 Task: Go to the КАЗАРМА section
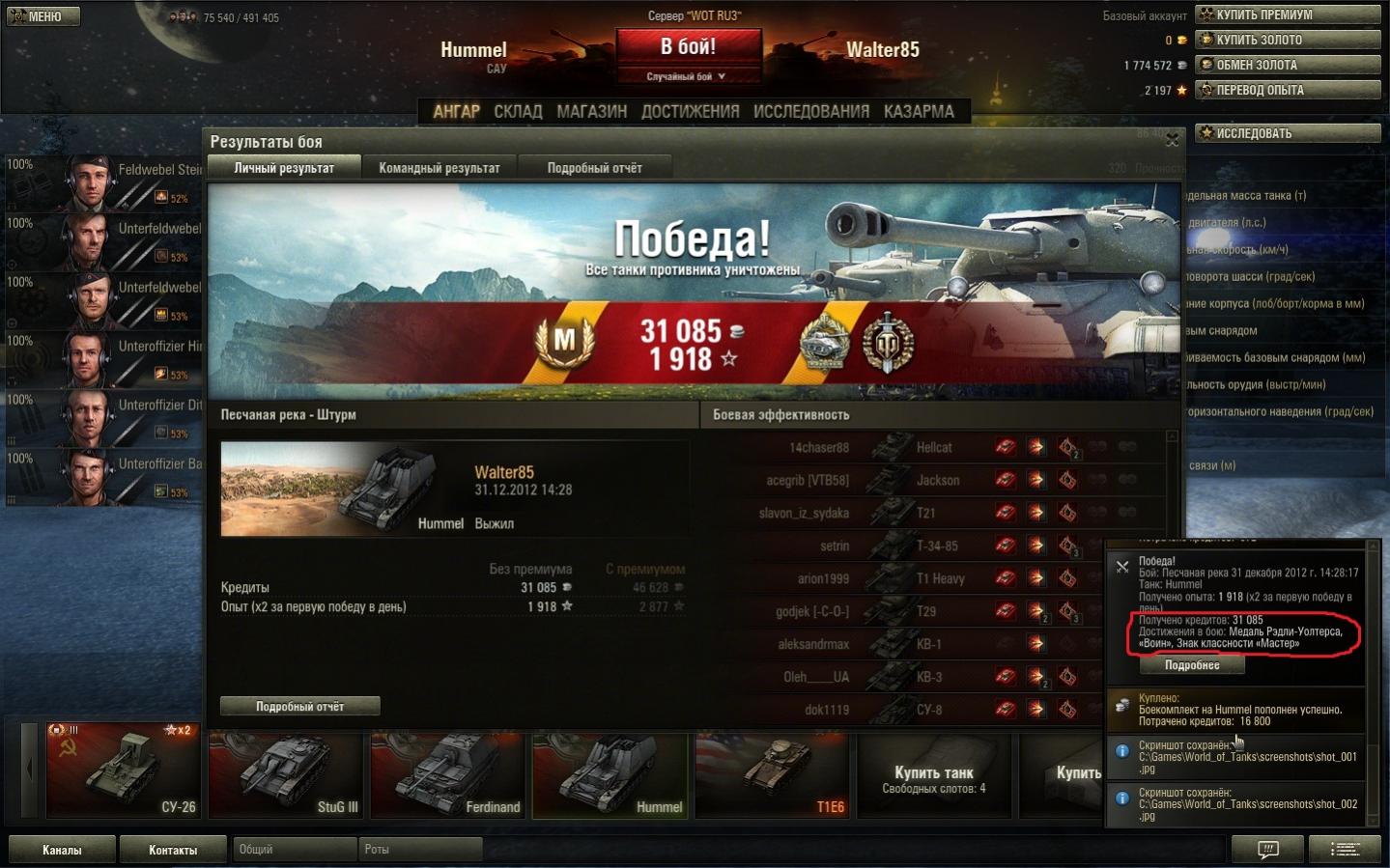click(x=919, y=111)
